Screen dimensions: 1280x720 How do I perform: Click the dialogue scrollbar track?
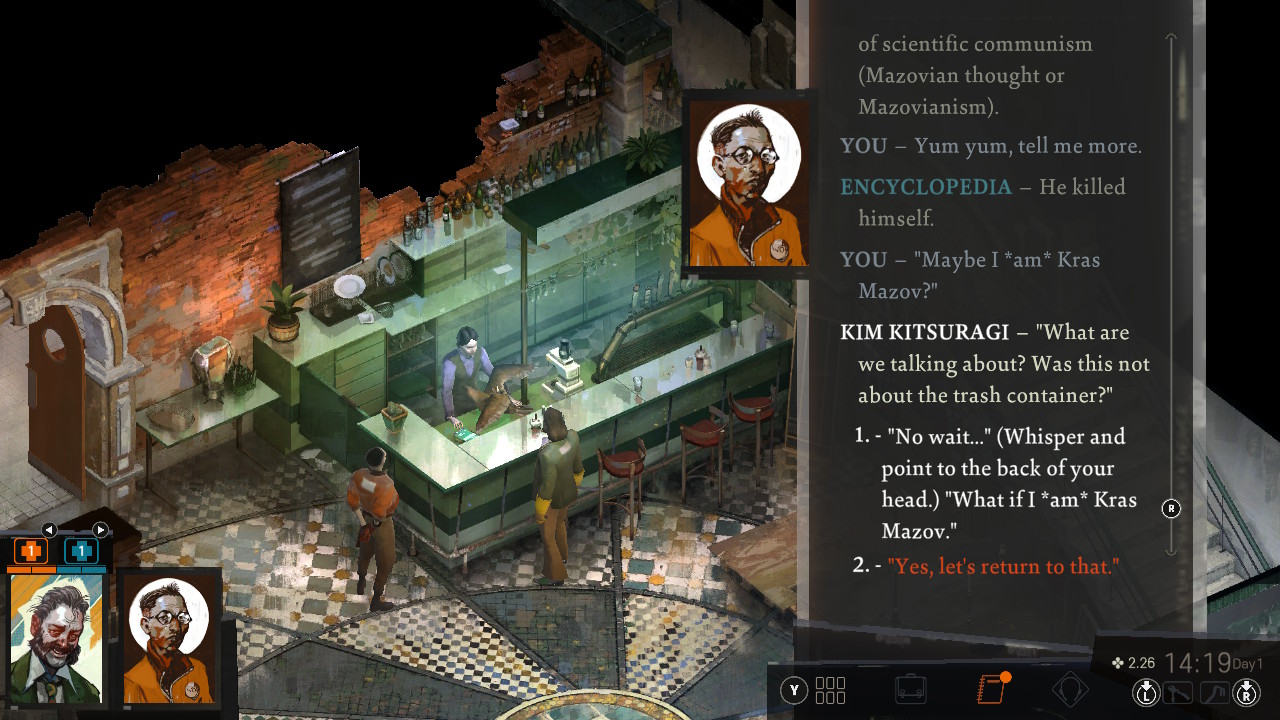tap(1171, 300)
